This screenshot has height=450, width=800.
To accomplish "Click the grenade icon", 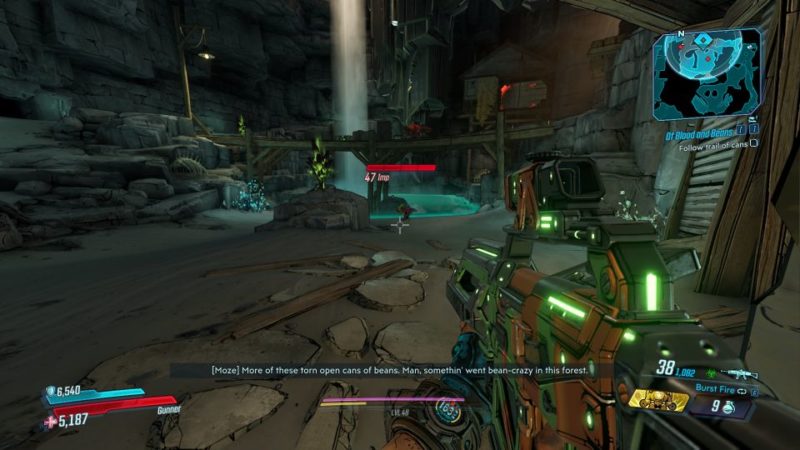I will coord(728,407).
